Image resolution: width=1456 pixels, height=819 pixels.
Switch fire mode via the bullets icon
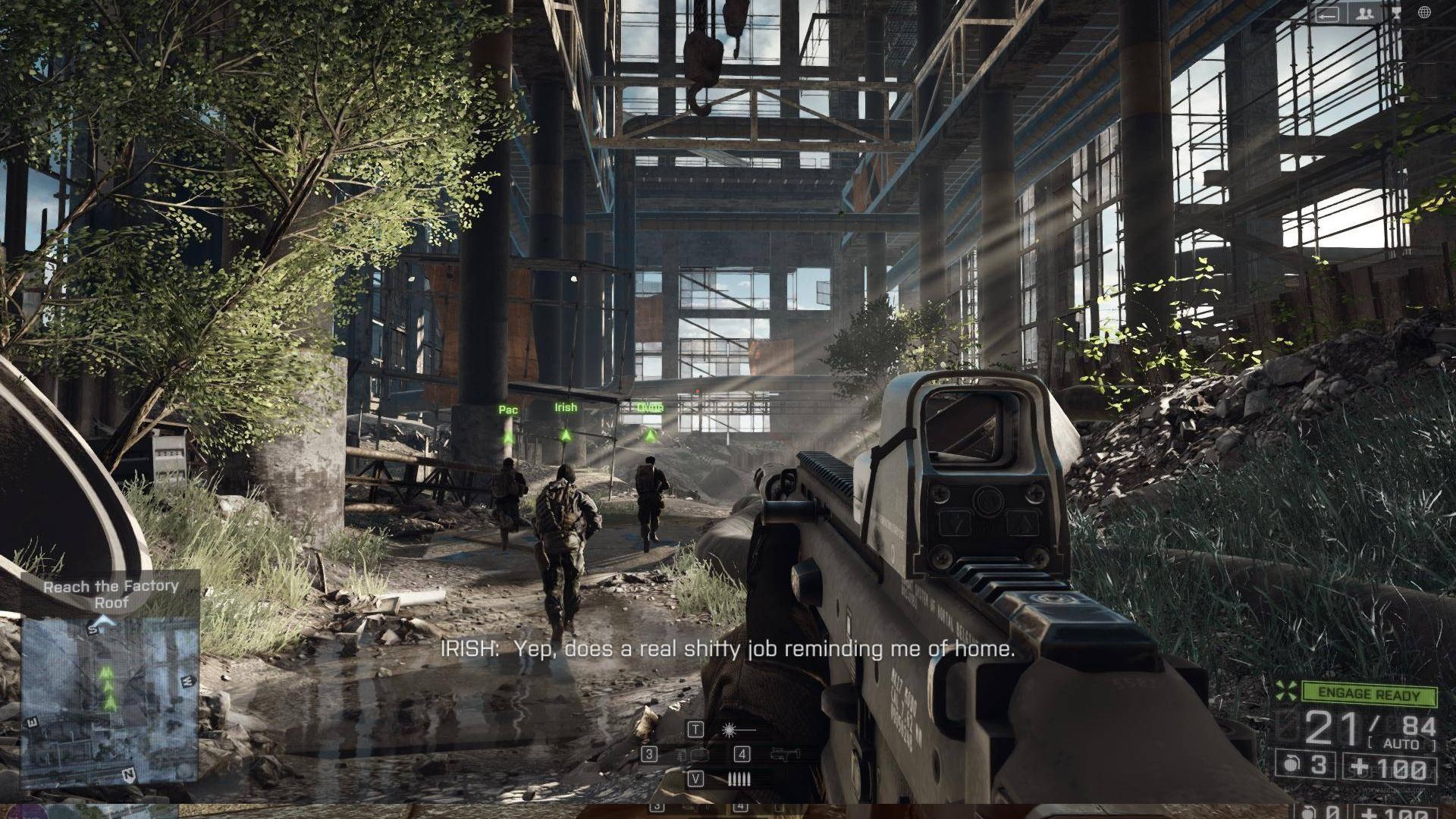pyautogui.click(x=739, y=779)
